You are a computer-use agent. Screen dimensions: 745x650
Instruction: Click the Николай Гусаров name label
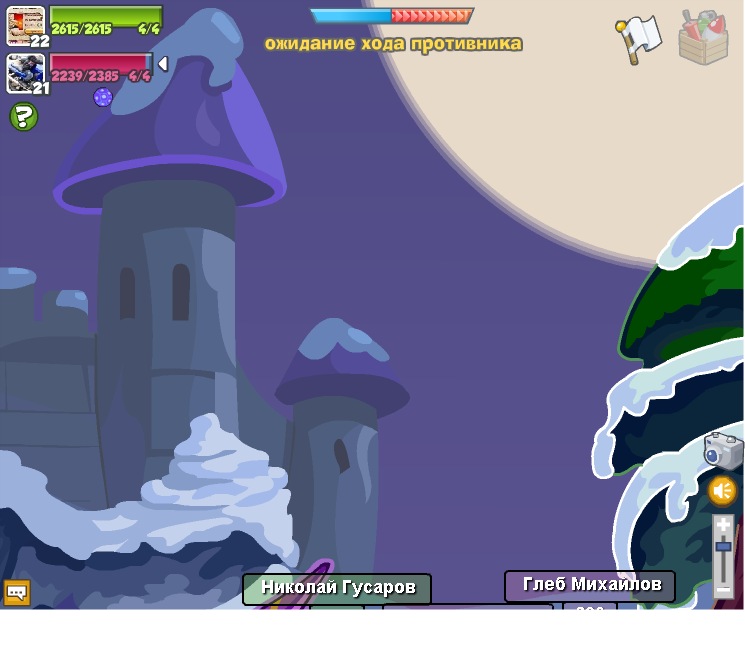[x=337, y=588]
